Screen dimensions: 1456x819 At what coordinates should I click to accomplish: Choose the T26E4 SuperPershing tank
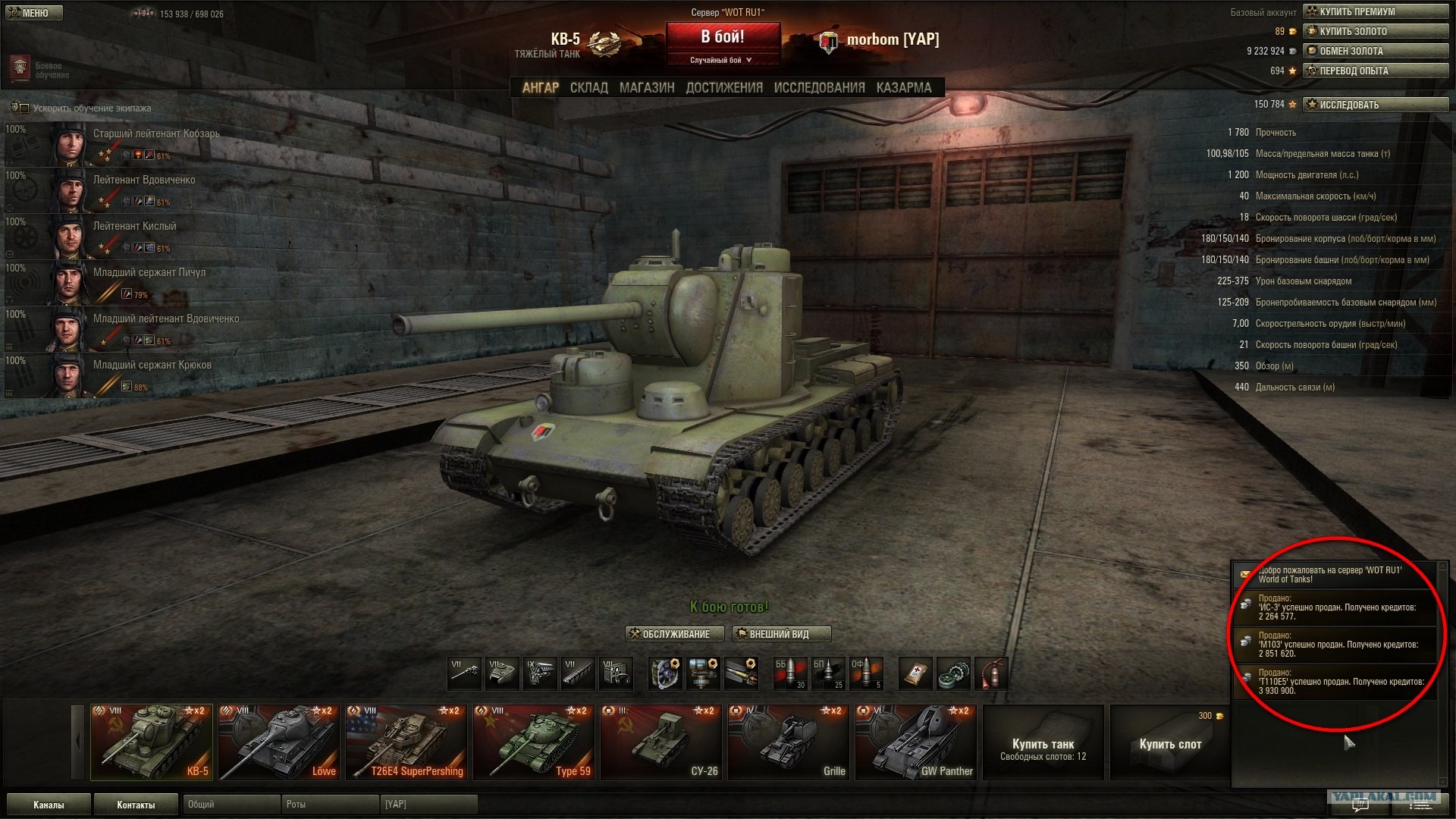click(x=406, y=742)
